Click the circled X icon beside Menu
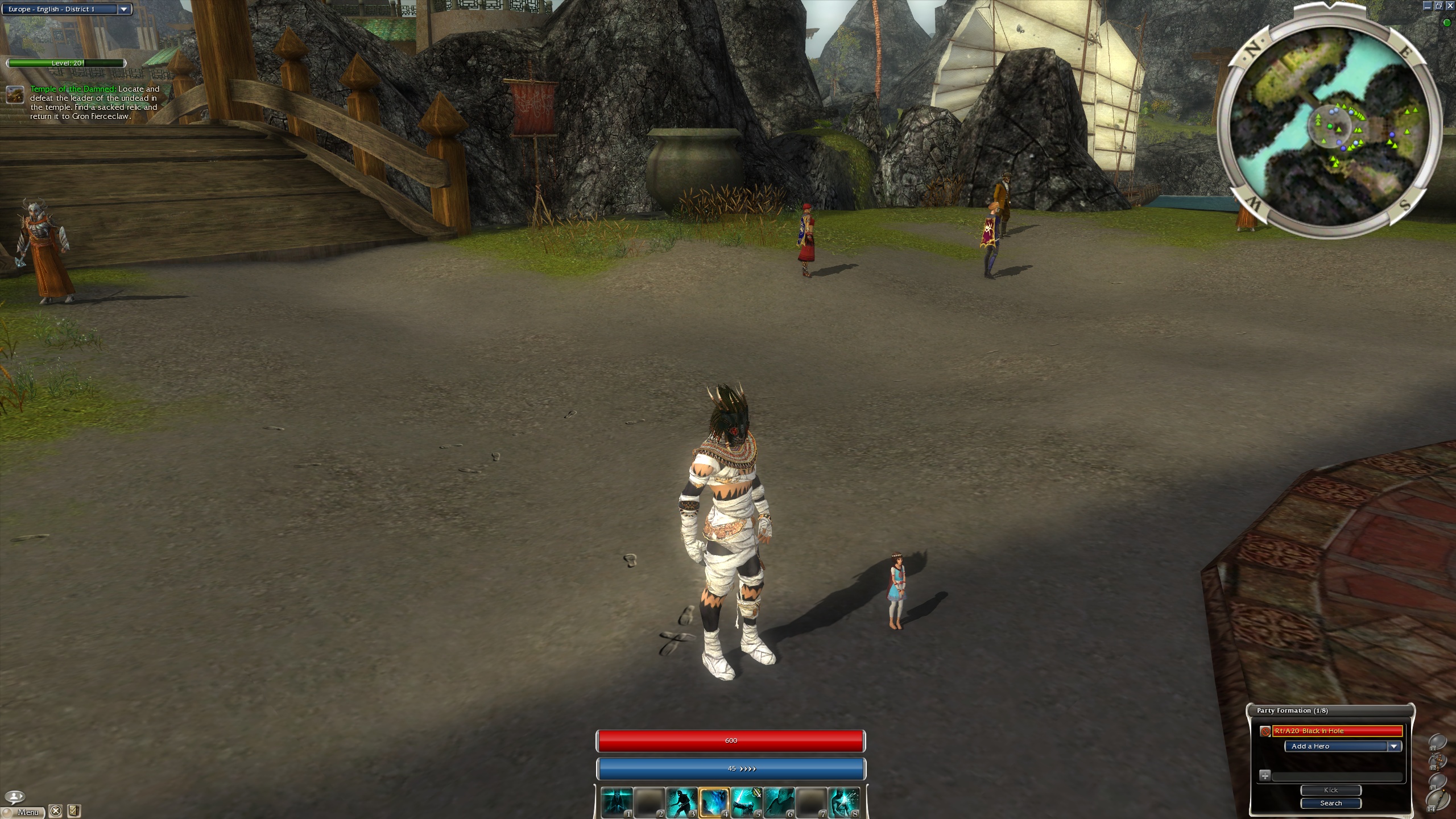The width and height of the screenshot is (1456, 819). pyautogui.click(x=55, y=811)
